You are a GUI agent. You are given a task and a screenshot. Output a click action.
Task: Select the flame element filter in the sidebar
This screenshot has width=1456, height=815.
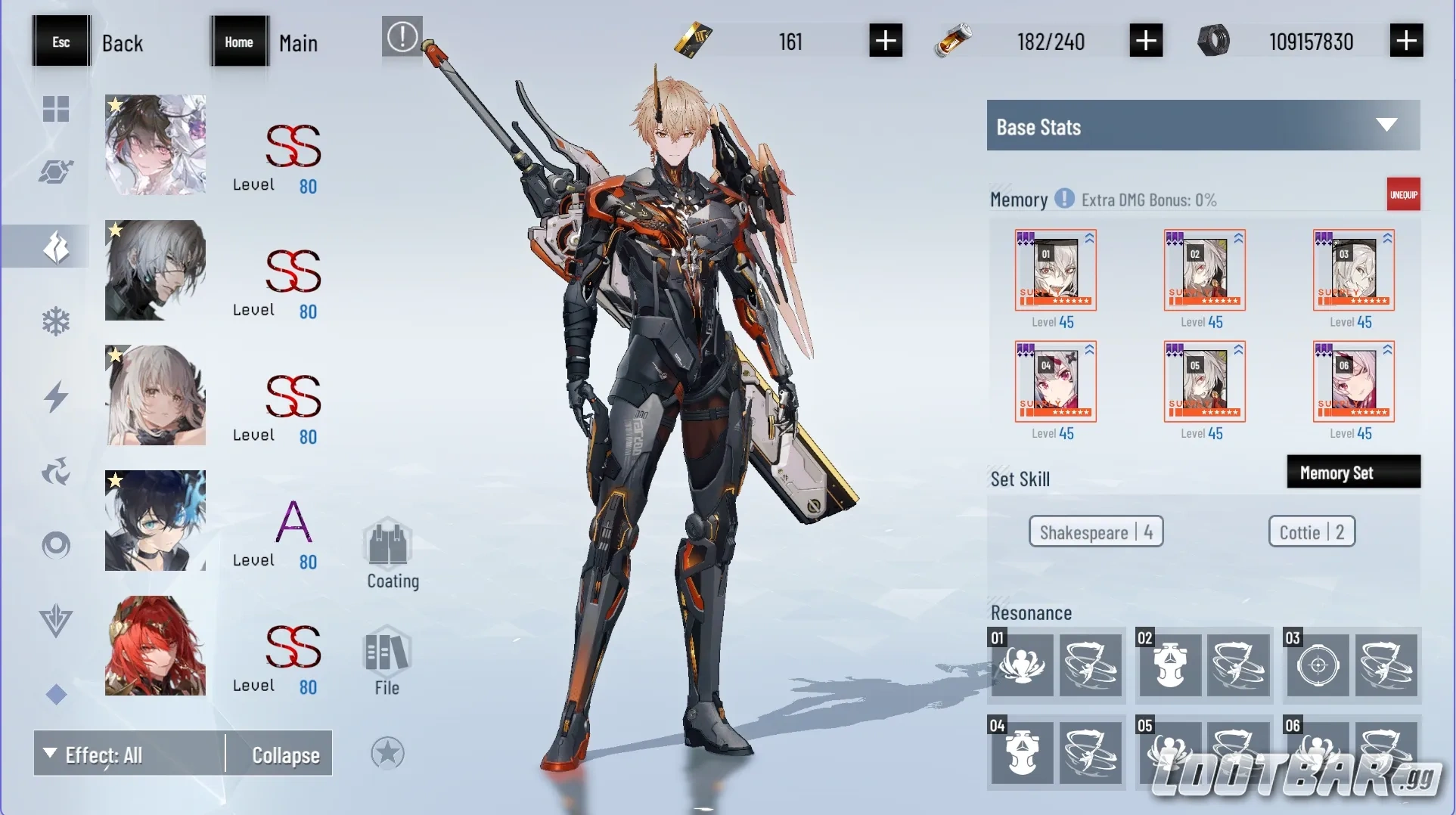click(x=57, y=246)
